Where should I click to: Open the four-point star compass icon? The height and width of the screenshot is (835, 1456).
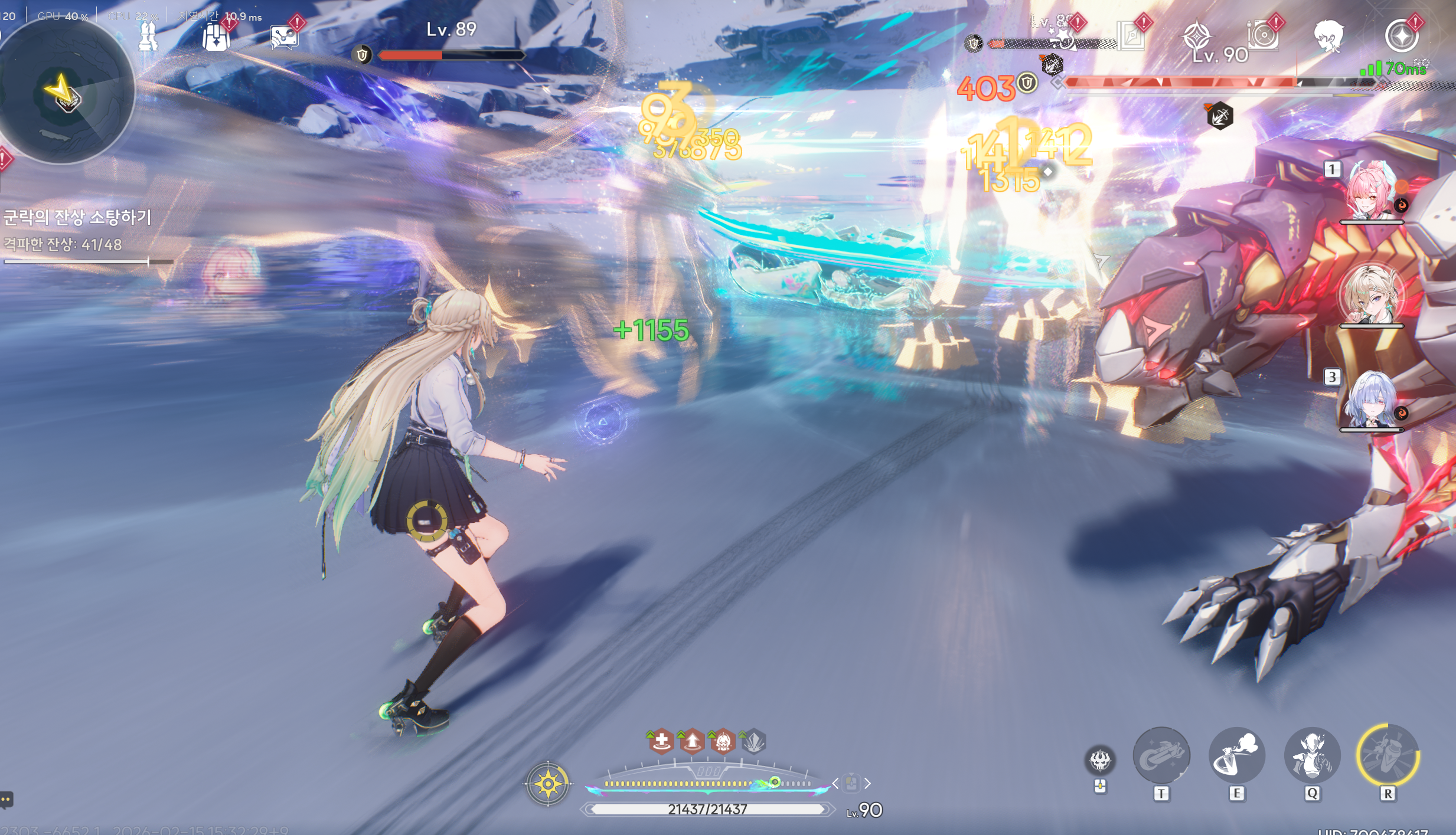coord(1197,35)
